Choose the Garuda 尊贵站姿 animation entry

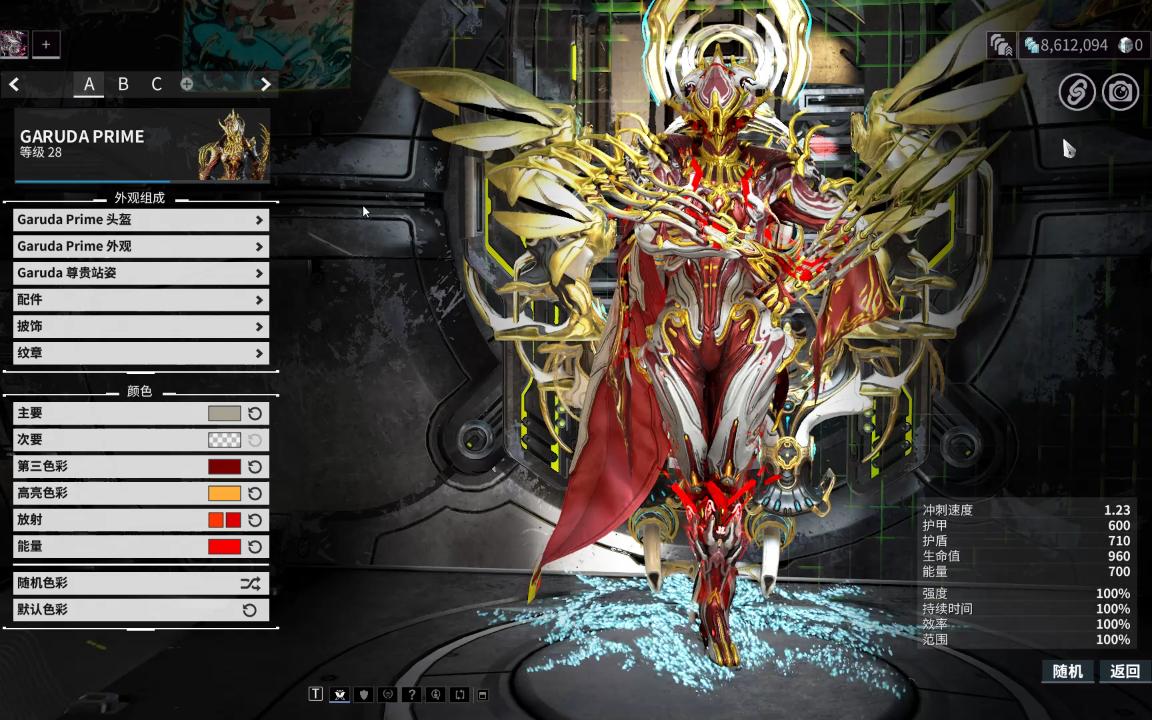(140, 273)
